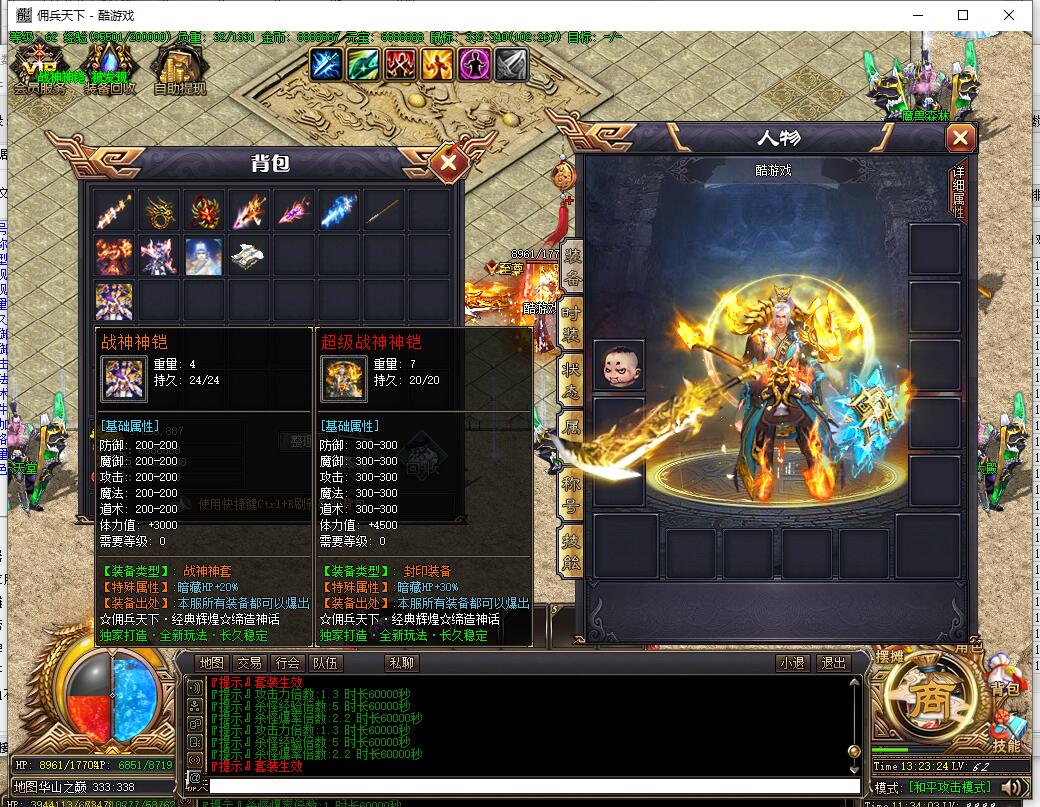Close the 背包 backpack window
This screenshot has width=1040, height=807.
pyautogui.click(x=449, y=162)
